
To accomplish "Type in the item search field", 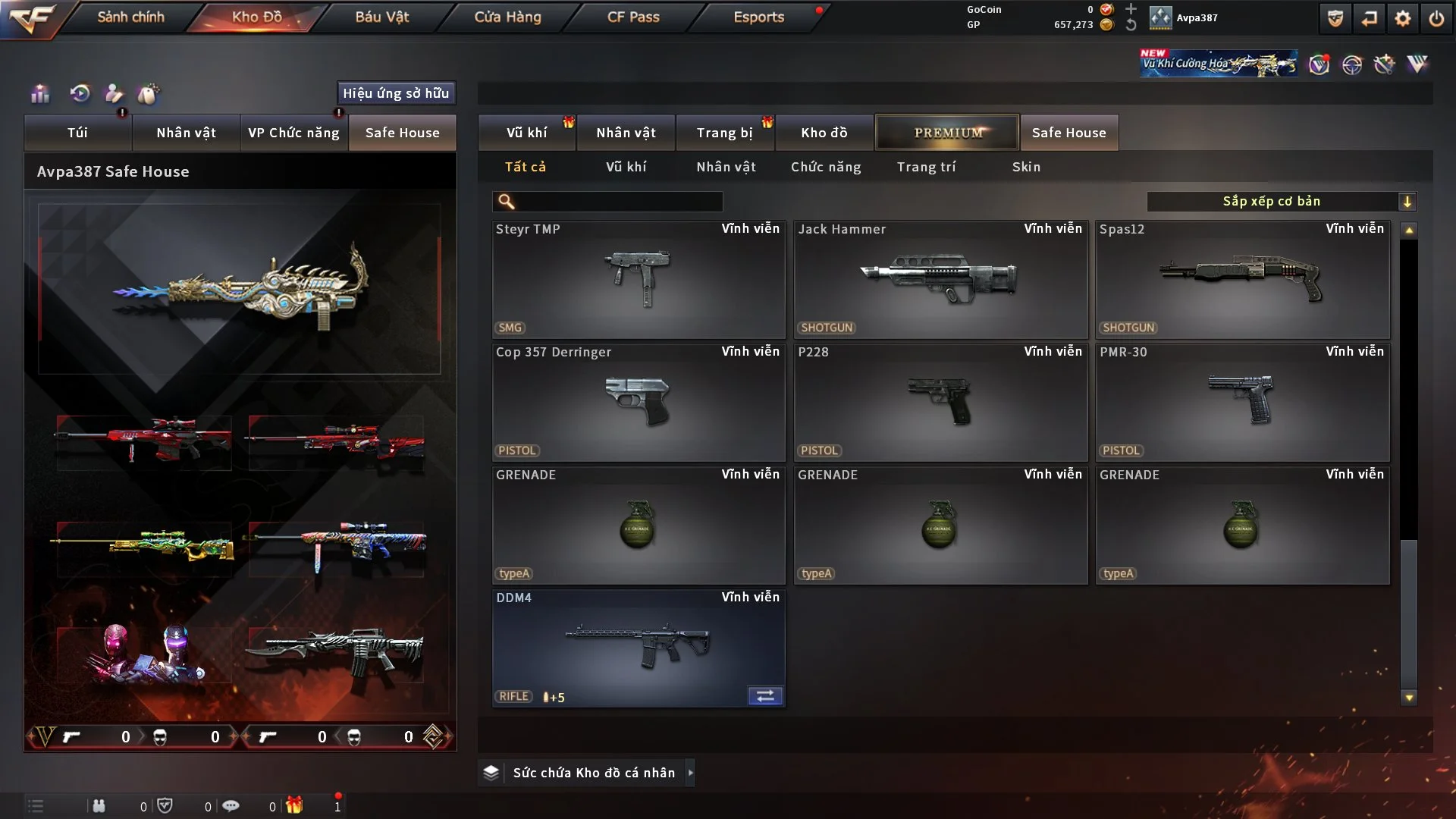I will (x=618, y=202).
